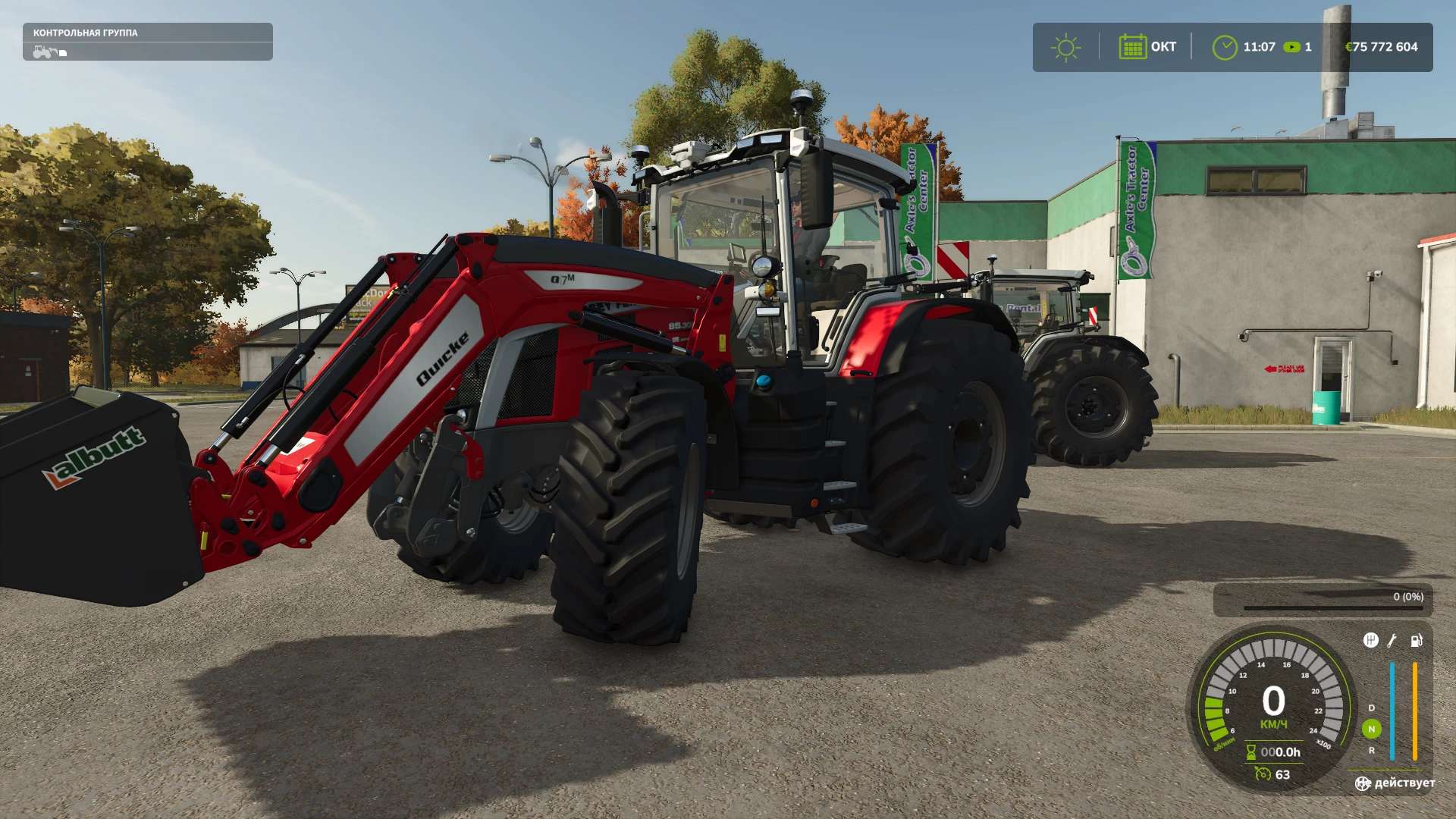Screen dimensions: 1456x819
Task: Click the fuel pump icon
Action: (x=1416, y=641)
